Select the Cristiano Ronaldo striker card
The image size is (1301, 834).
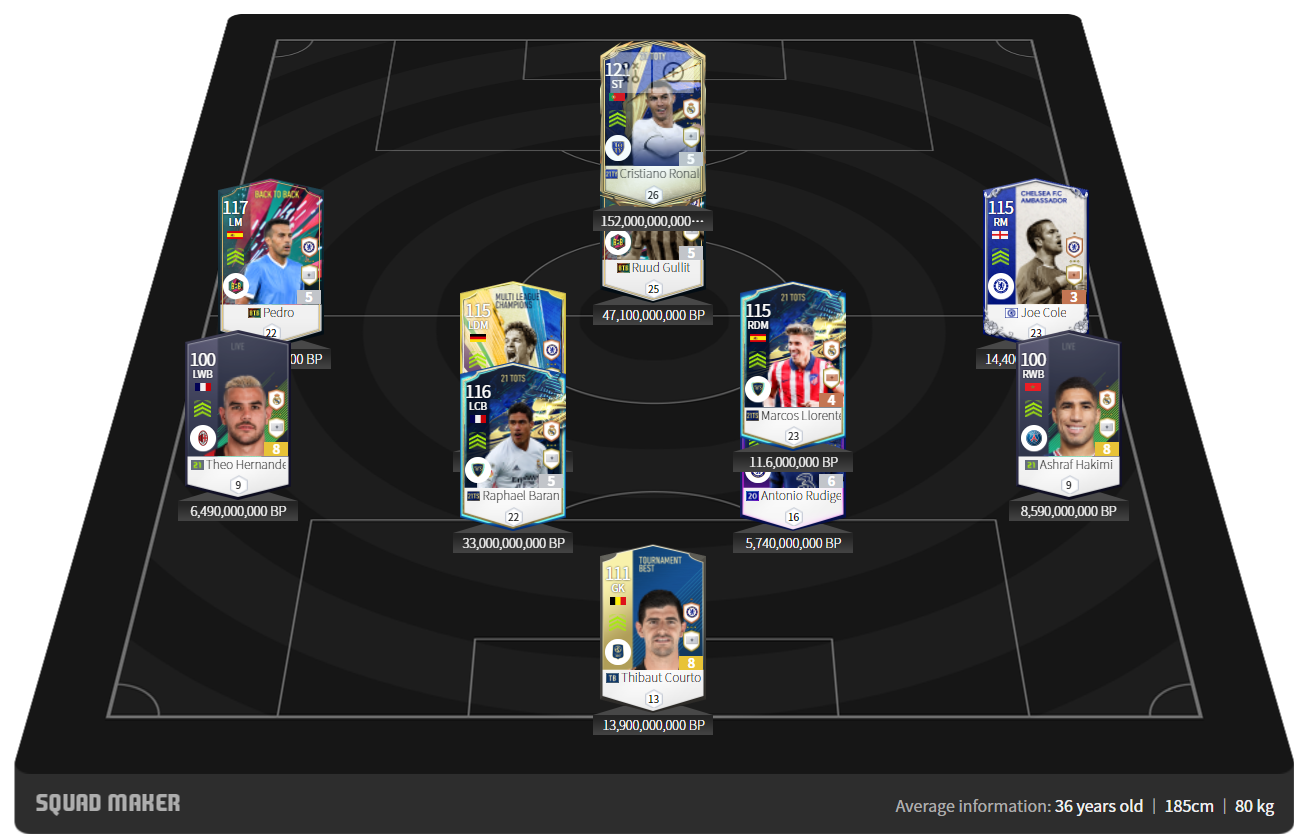[652, 115]
